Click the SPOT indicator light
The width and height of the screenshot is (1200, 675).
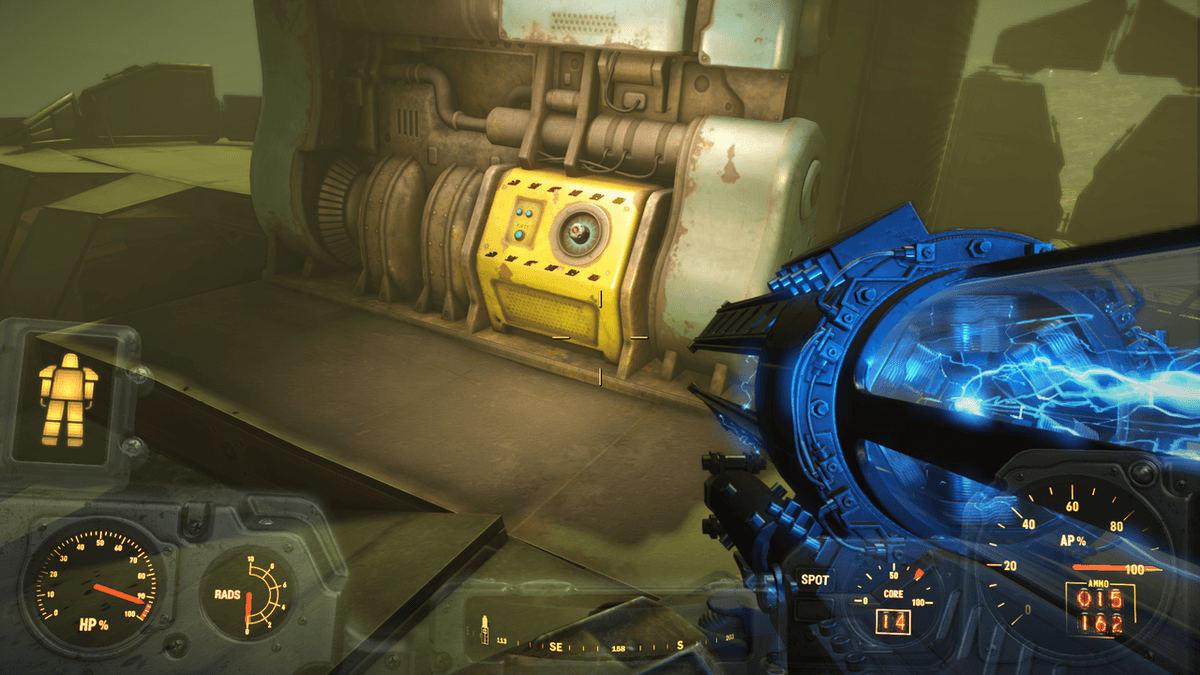point(814,580)
